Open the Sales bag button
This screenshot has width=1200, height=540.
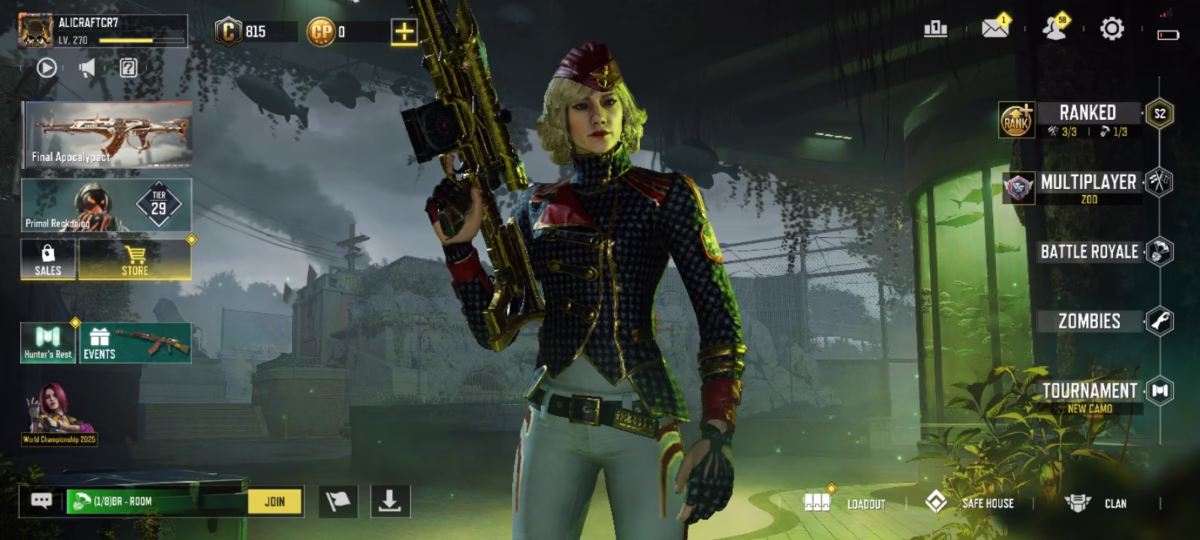coord(48,259)
